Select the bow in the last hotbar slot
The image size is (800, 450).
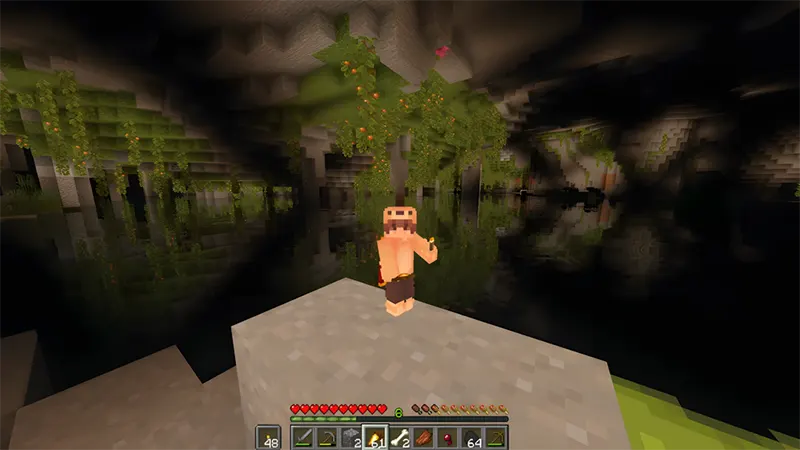tap(496, 436)
